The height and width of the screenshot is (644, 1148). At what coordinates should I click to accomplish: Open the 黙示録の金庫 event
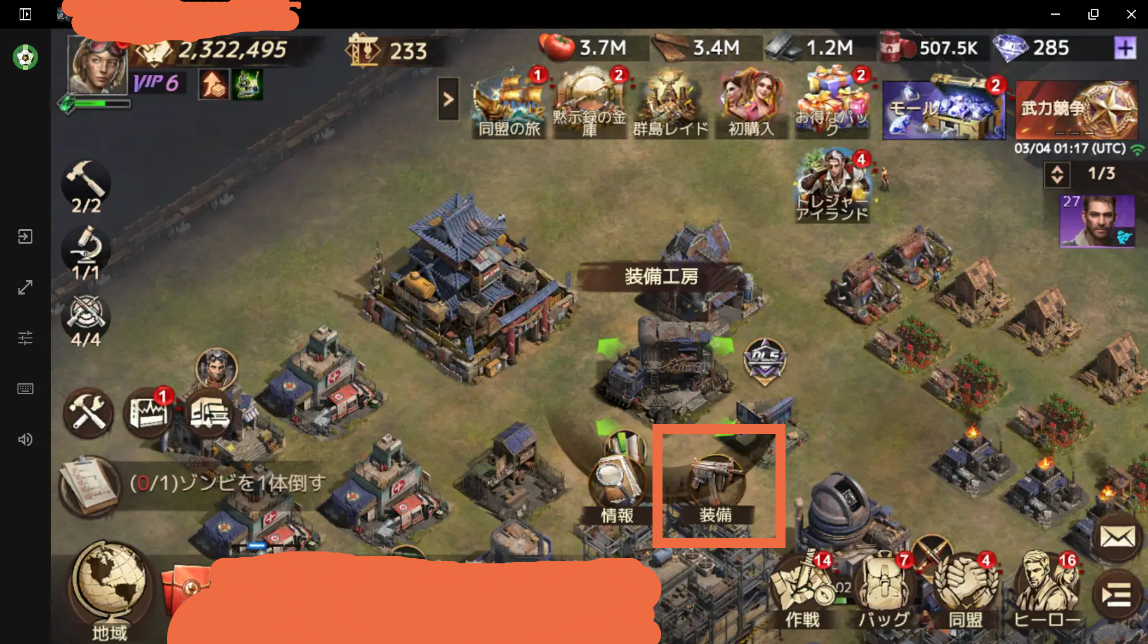(589, 102)
